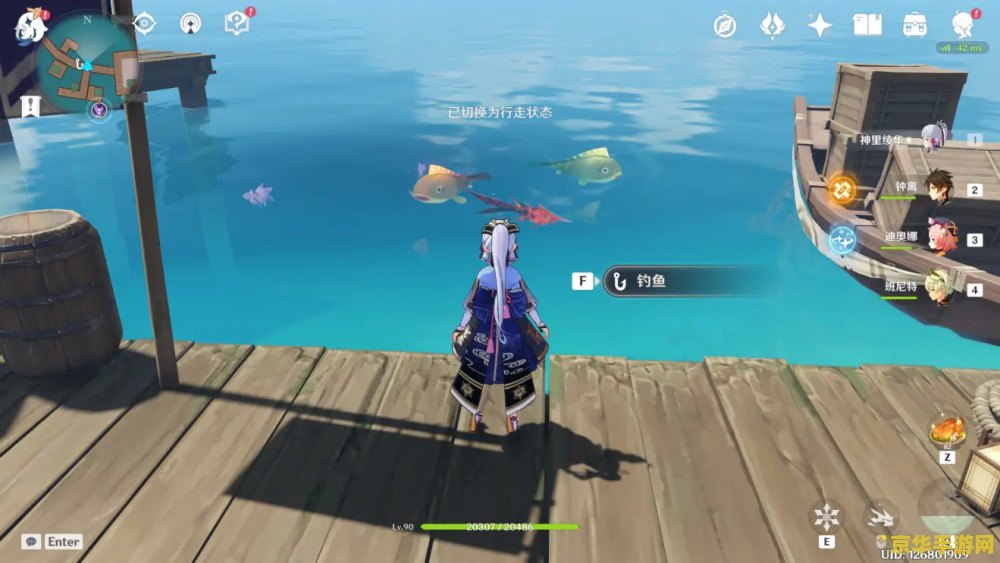Switch to party member 班尼特

(x=938, y=288)
